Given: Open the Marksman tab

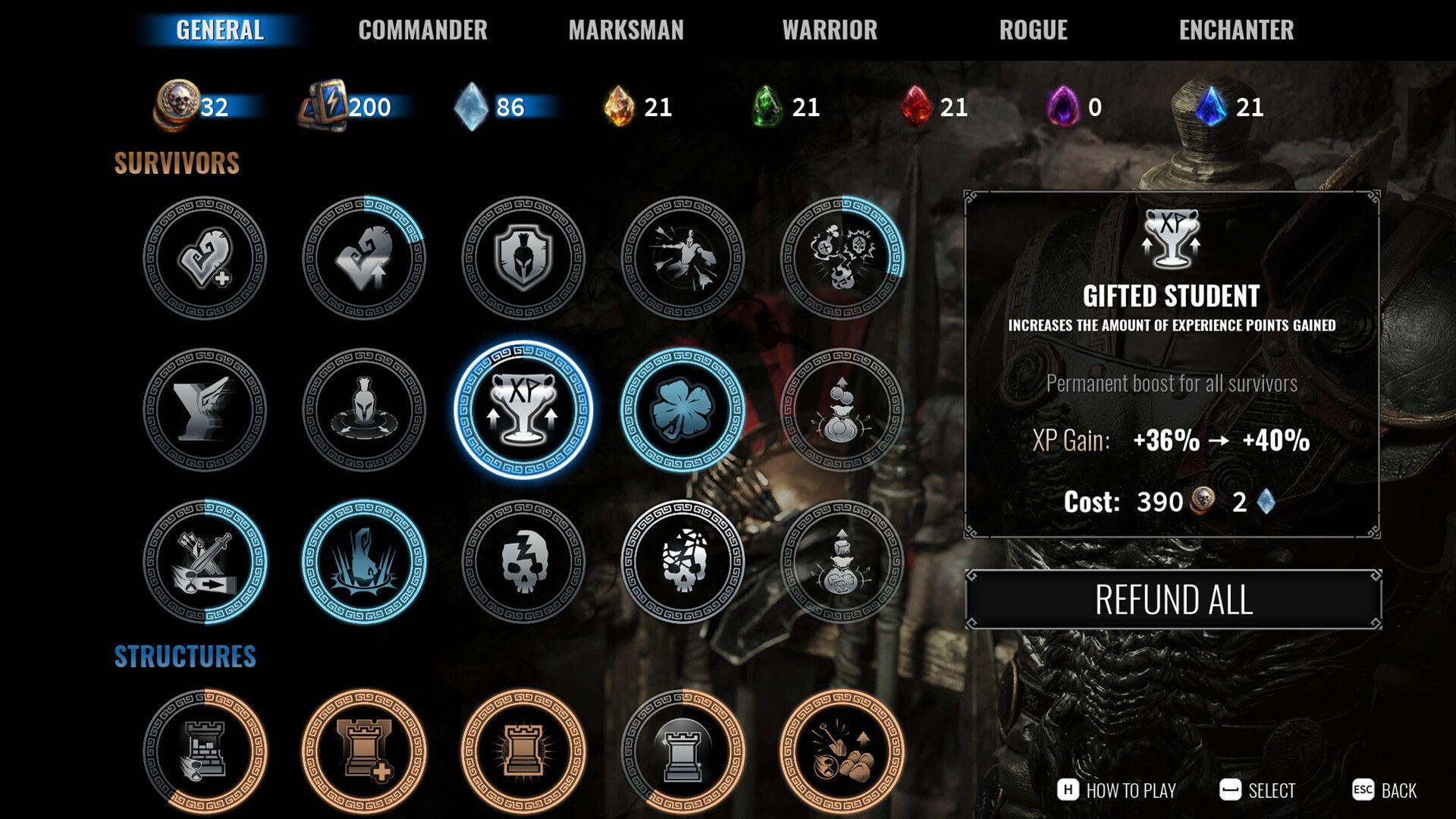Looking at the screenshot, I should click(x=626, y=30).
